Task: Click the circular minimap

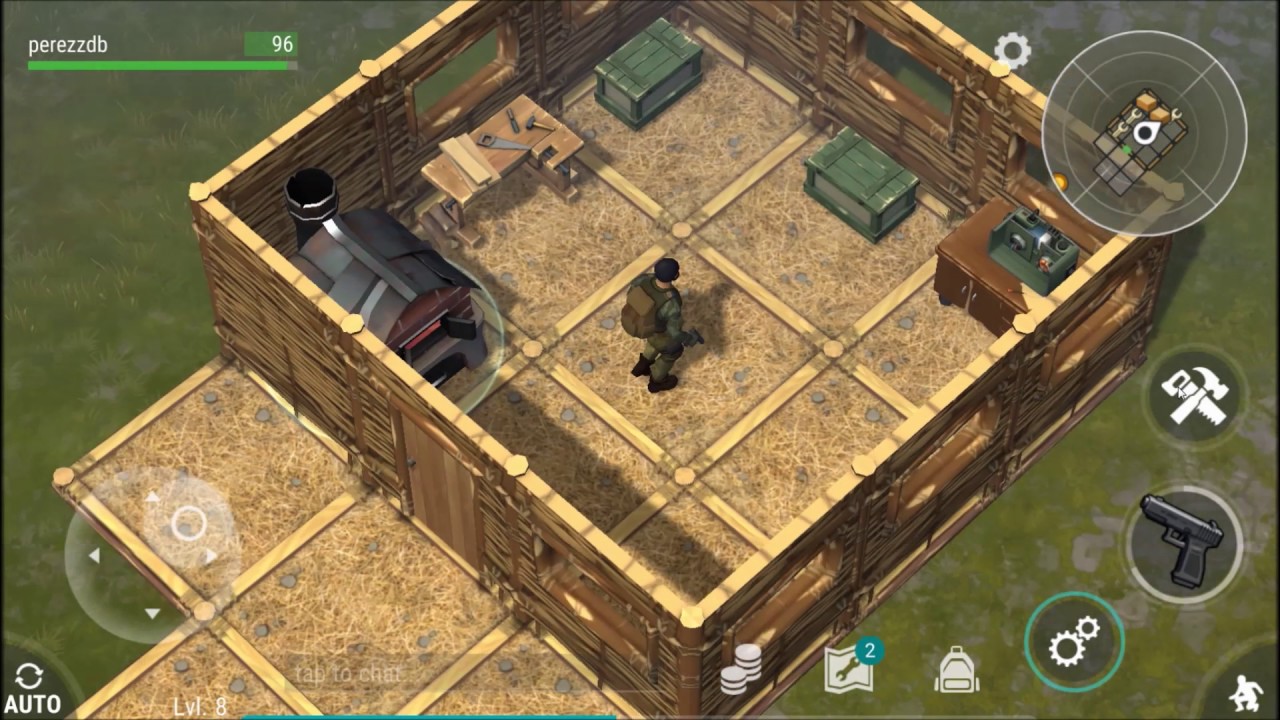Action: coord(1144,135)
